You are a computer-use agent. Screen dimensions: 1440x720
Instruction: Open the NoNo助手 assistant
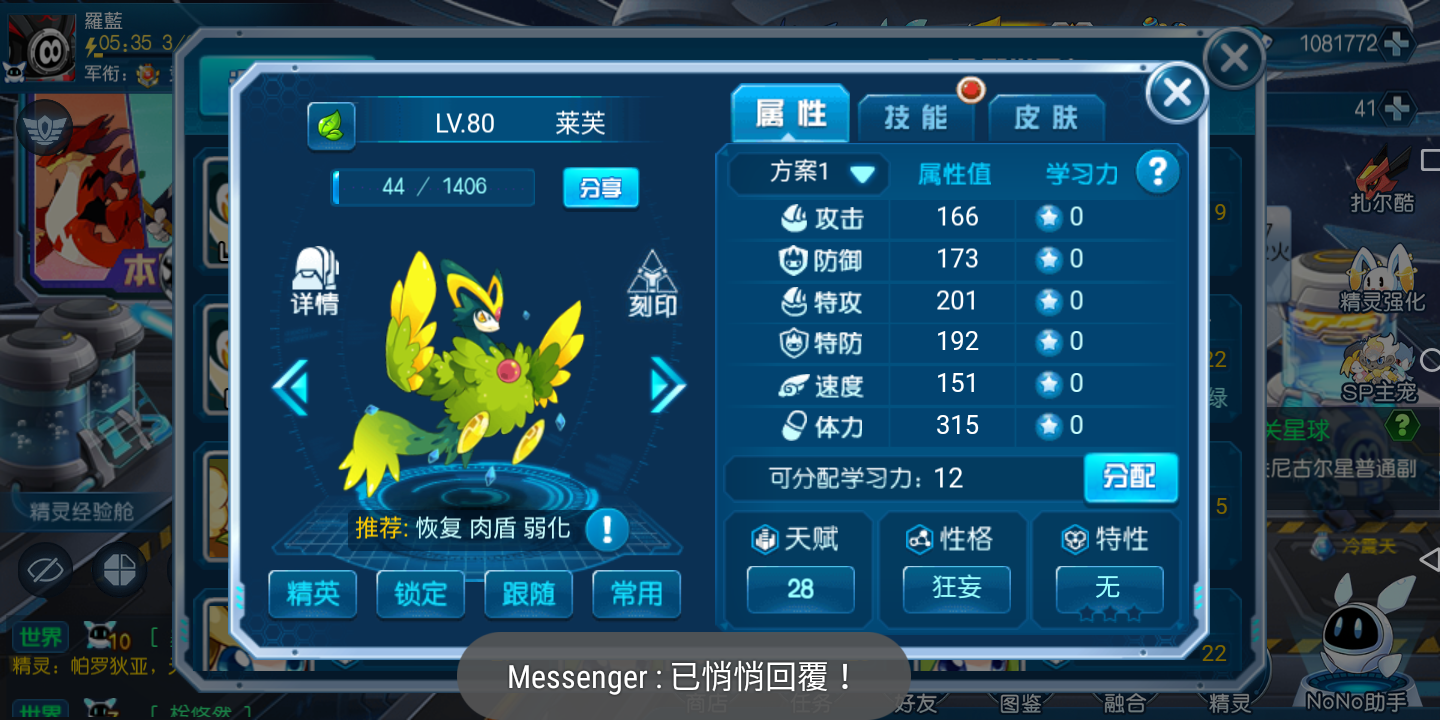pos(1356,650)
